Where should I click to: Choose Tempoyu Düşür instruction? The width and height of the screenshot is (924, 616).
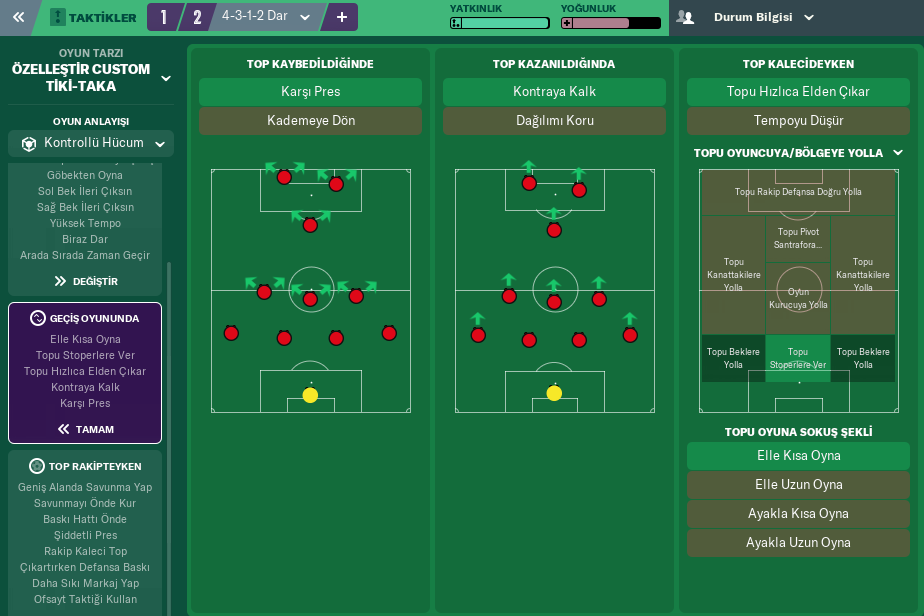pyautogui.click(x=798, y=121)
